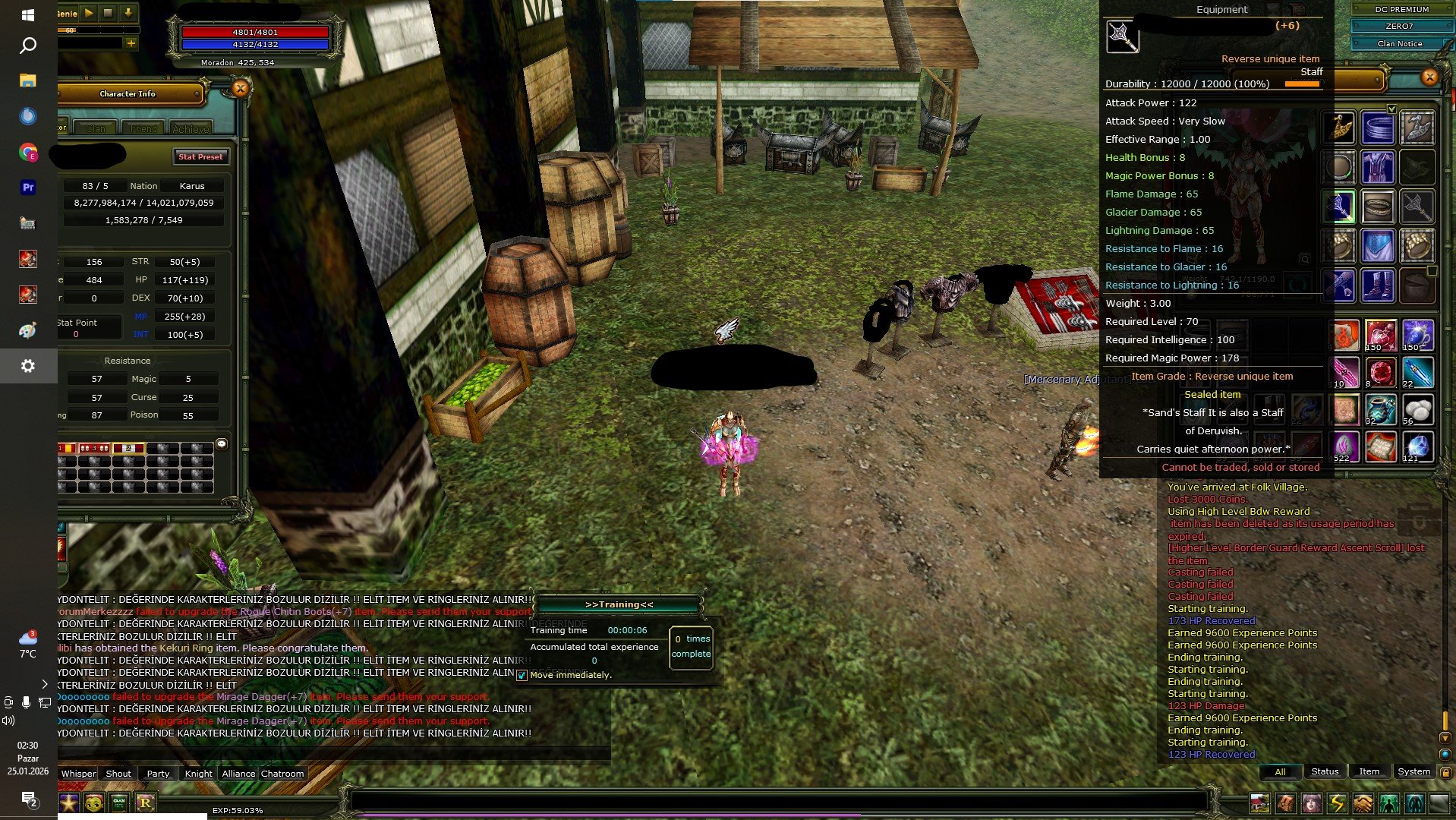Click the village house icon in the hotbar
Screen dimensions: 1456x820
point(1261,803)
